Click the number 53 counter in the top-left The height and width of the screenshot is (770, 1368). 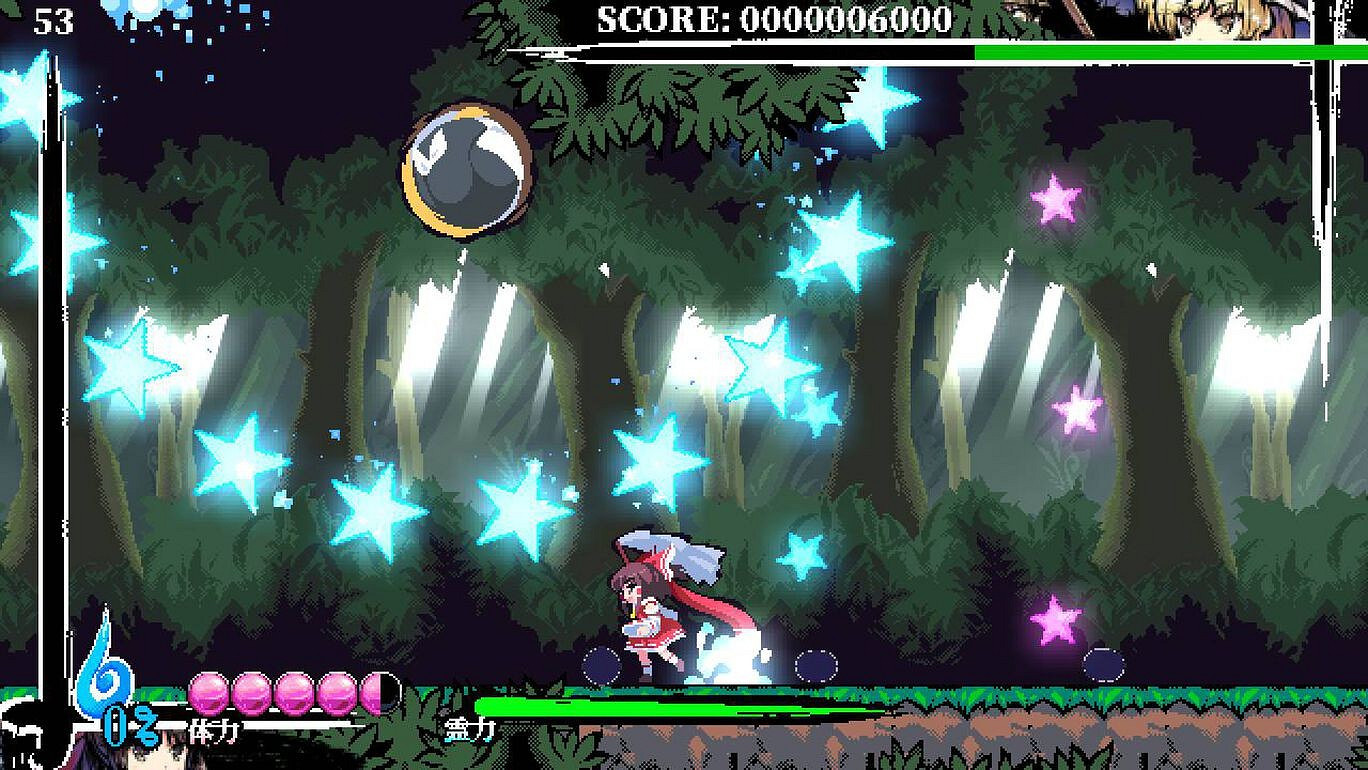click(x=55, y=20)
